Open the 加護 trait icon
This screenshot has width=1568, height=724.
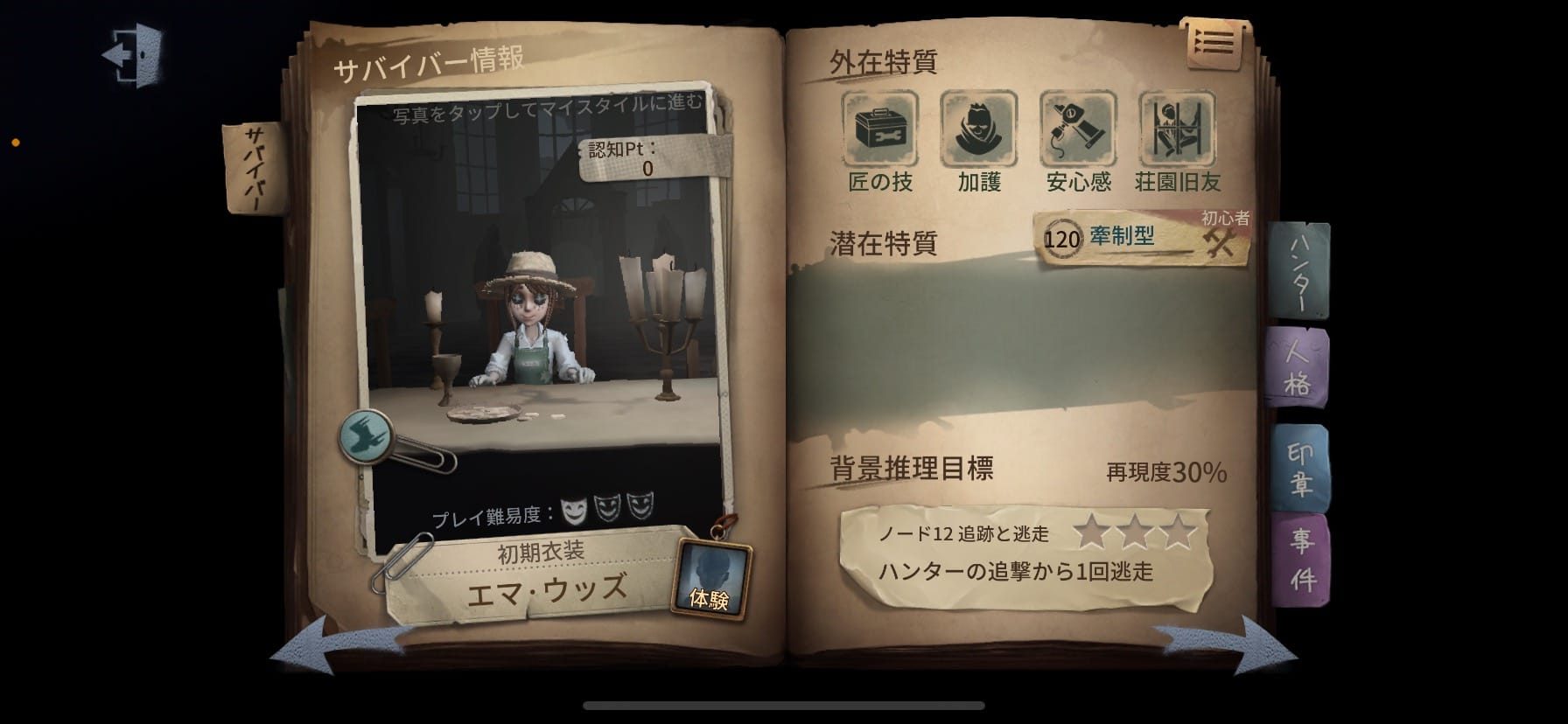[978, 129]
